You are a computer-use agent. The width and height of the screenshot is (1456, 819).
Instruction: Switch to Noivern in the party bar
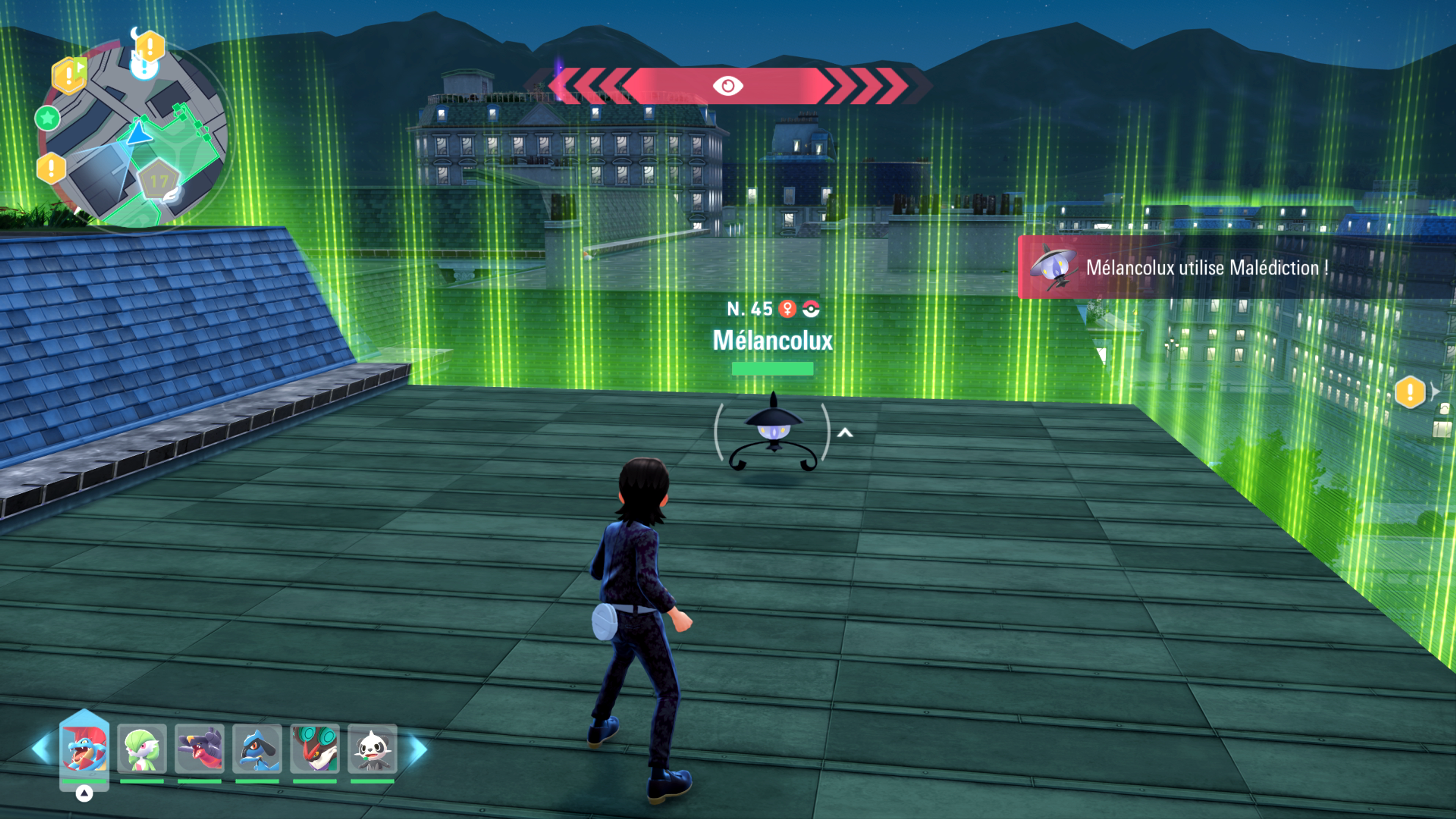coord(315,749)
